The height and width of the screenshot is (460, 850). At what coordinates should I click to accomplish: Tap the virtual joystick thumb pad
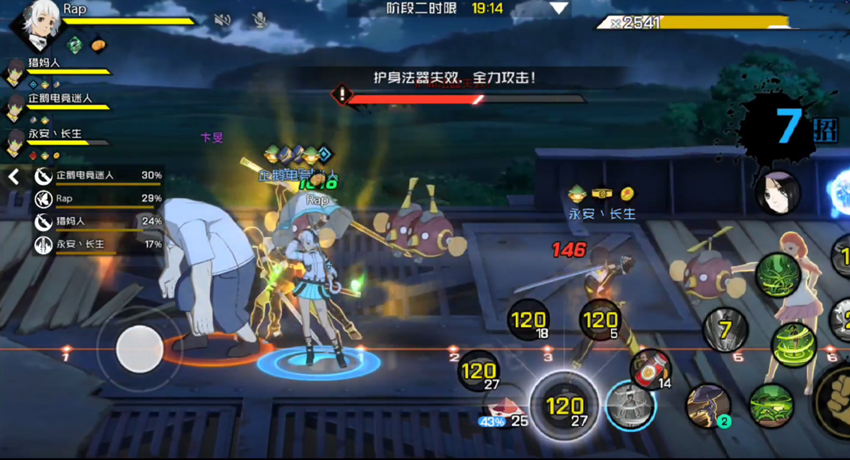138,348
